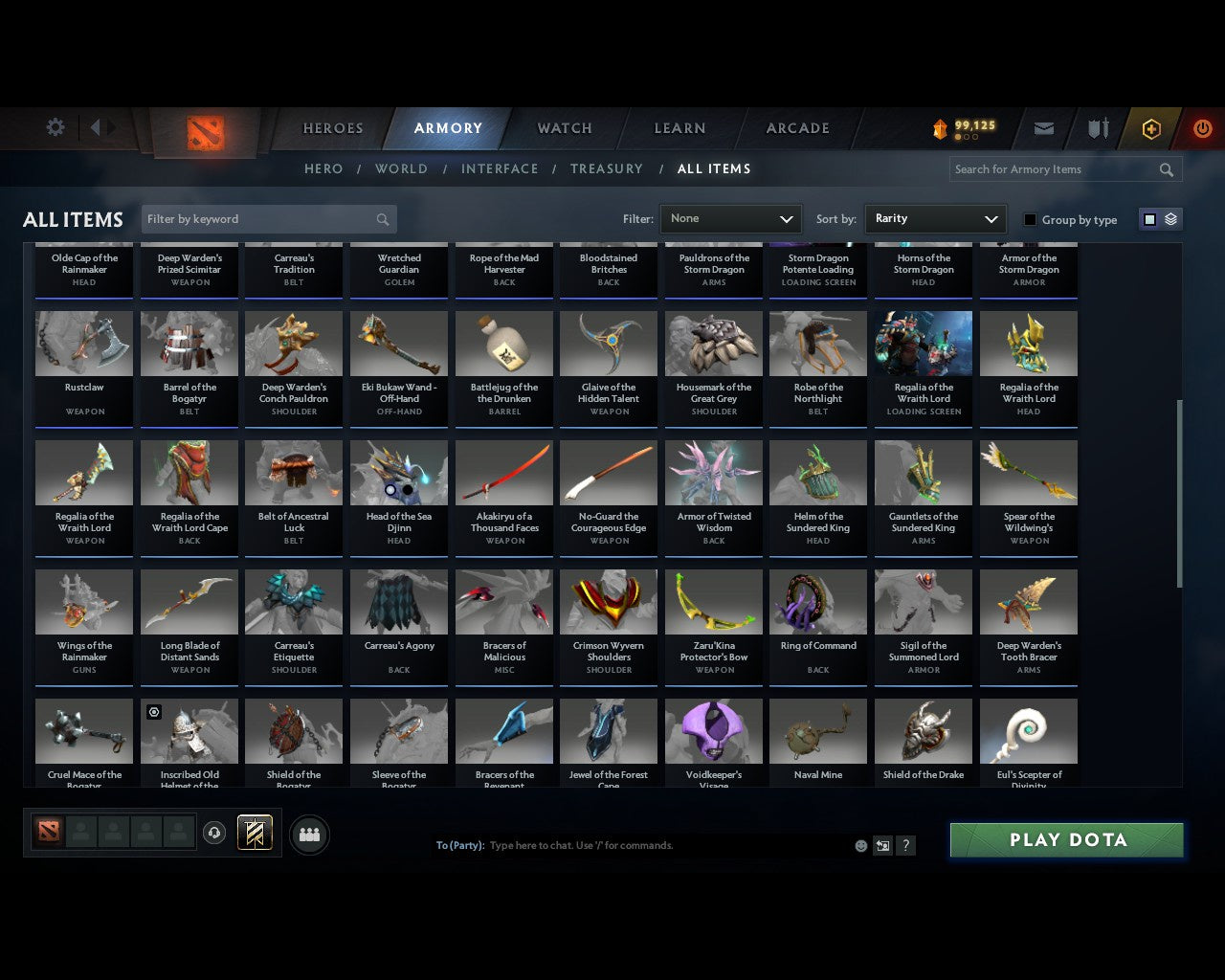Click the PLAY DOTA button
This screenshot has height=980, width=1225.
[1066, 839]
